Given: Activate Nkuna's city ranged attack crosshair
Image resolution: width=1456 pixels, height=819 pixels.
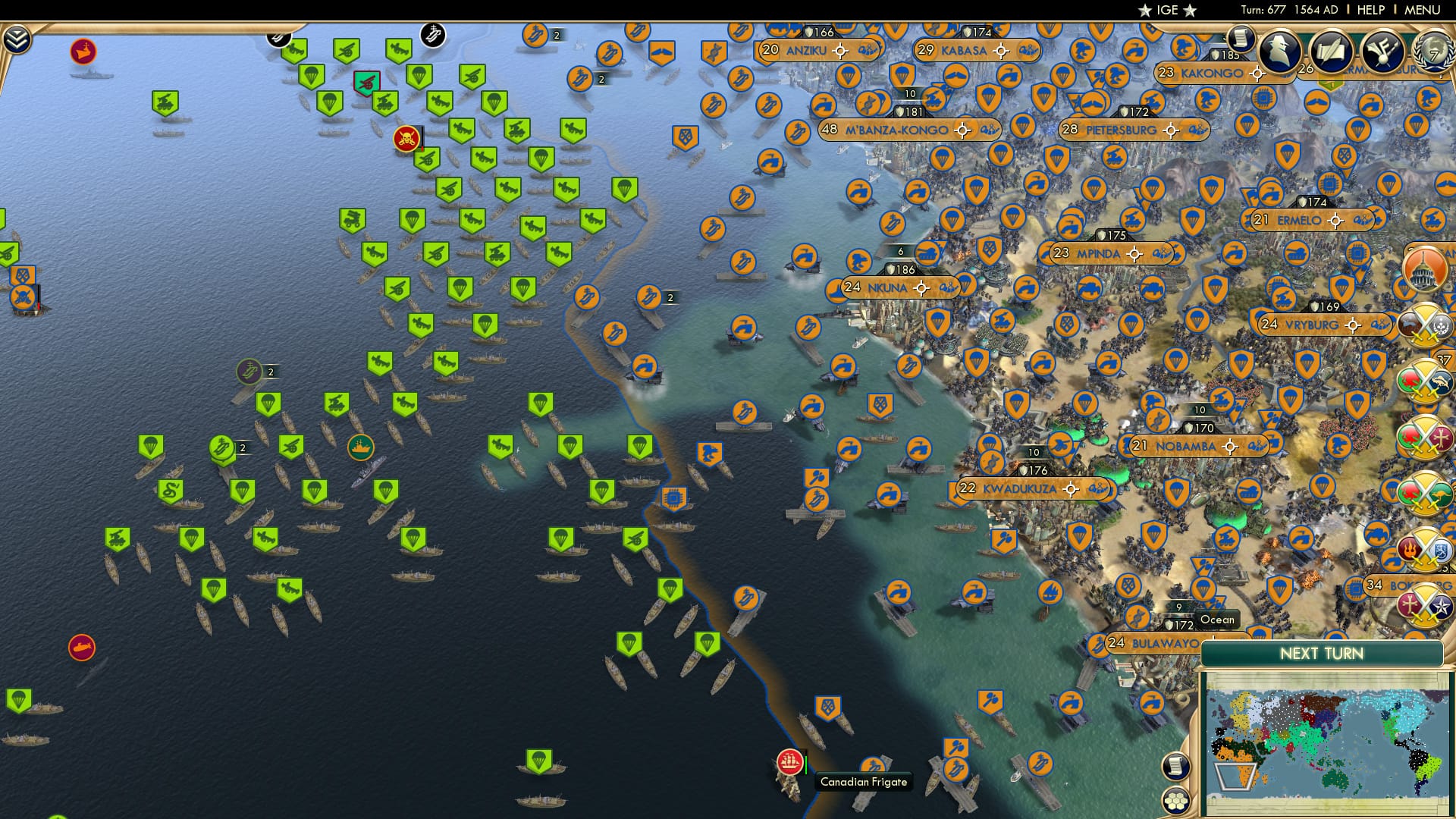Looking at the screenshot, I should coord(920,288).
